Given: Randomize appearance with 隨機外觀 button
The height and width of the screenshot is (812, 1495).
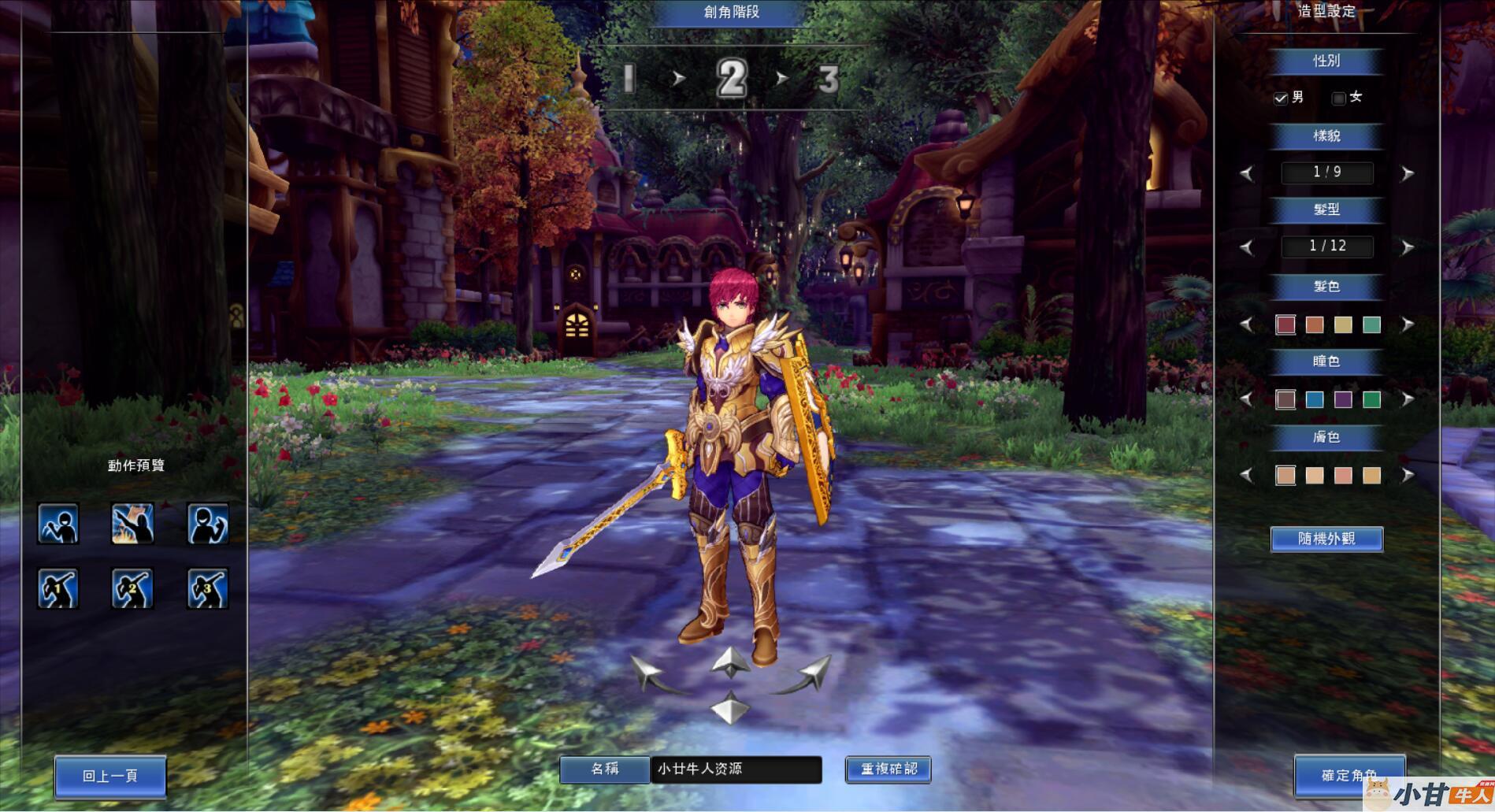Looking at the screenshot, I should click(1326, 539).
